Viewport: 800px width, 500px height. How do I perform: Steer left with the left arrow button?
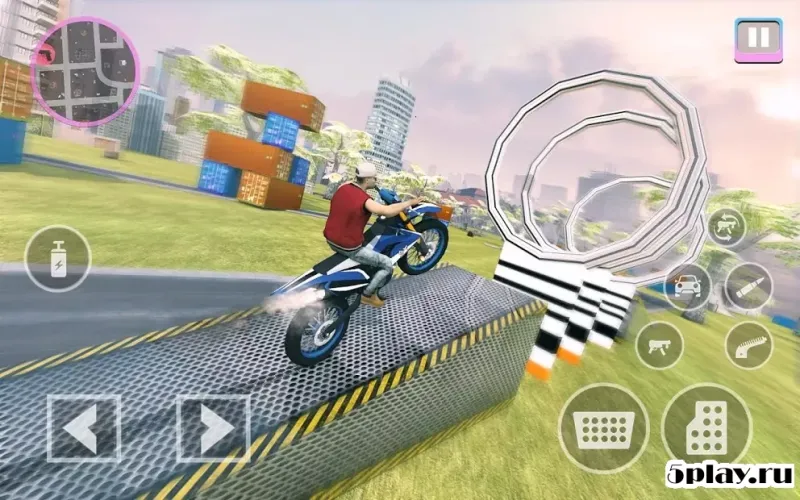coord(82,429)
